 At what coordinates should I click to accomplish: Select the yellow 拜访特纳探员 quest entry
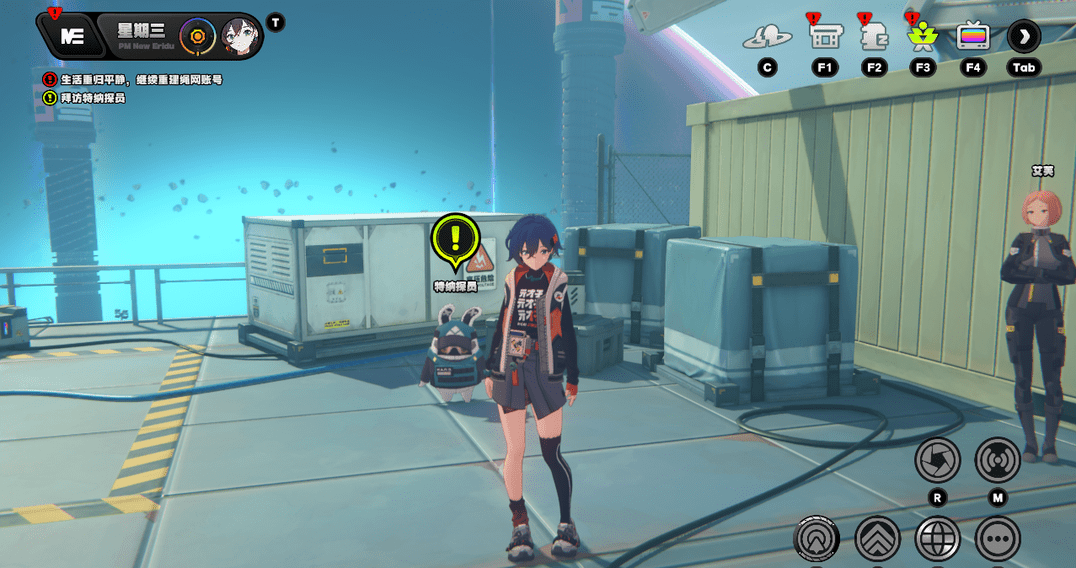90,98
